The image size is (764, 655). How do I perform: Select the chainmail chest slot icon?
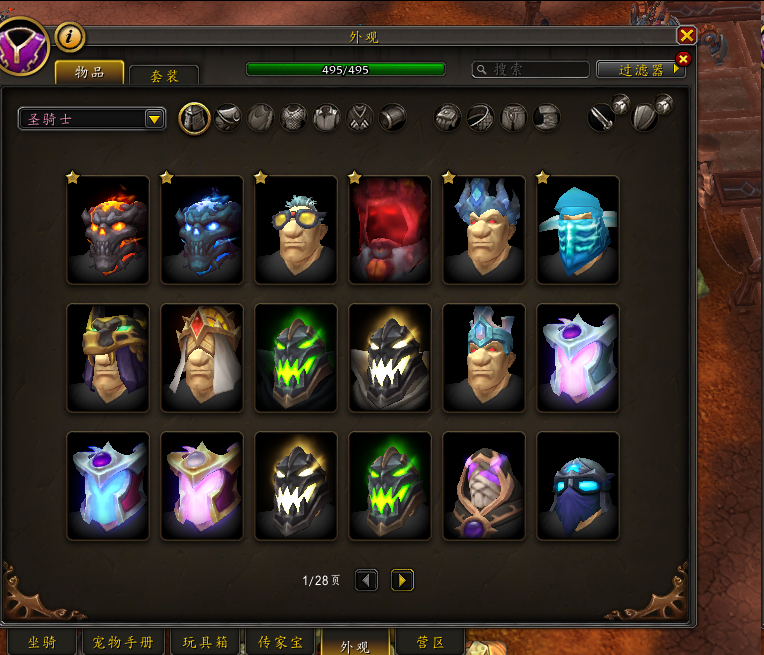pyautogui.click(x=293, y=118)
